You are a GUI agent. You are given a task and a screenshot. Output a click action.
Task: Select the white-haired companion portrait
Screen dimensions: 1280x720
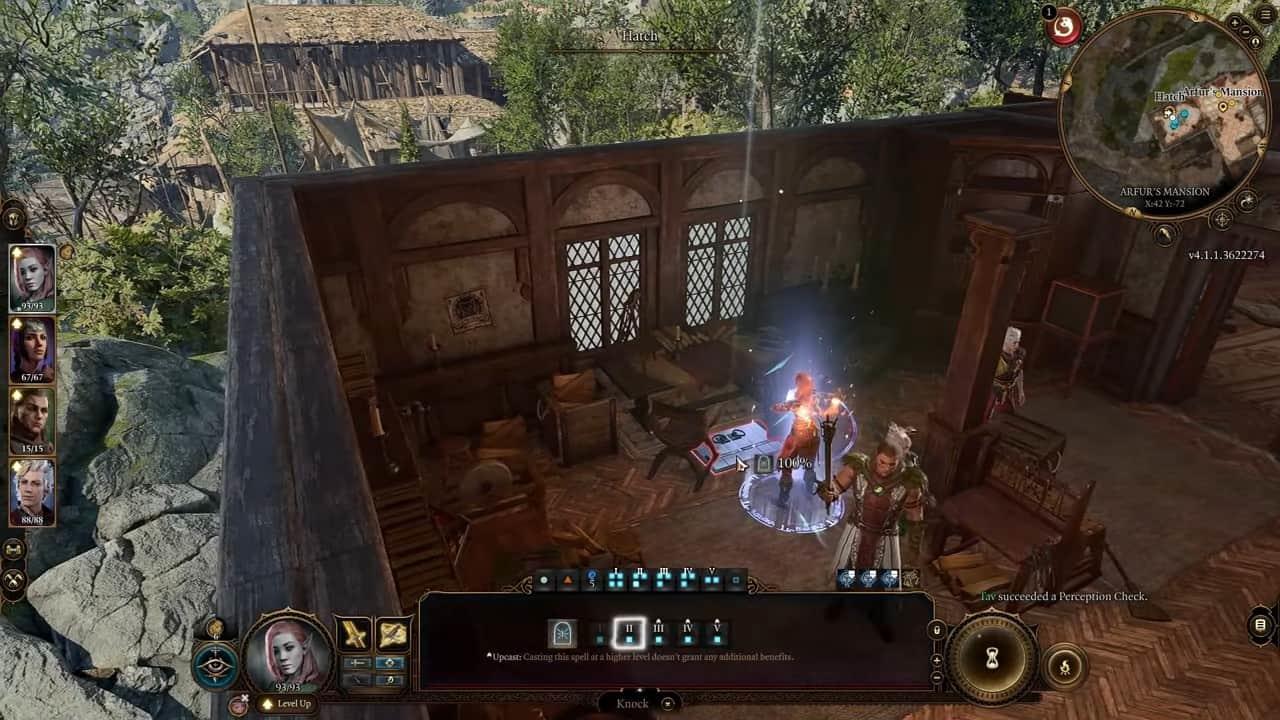click(32, 490)
